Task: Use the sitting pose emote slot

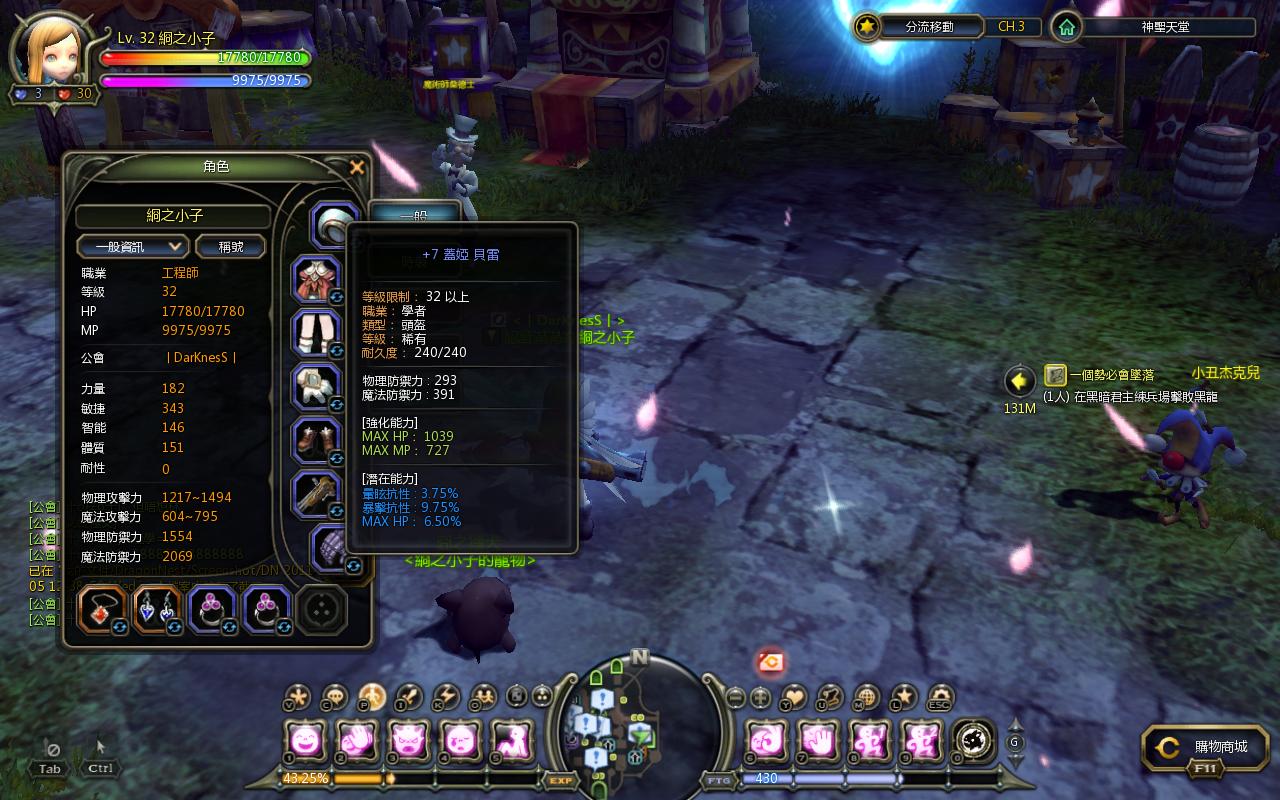Action: [x=511, y=741]
